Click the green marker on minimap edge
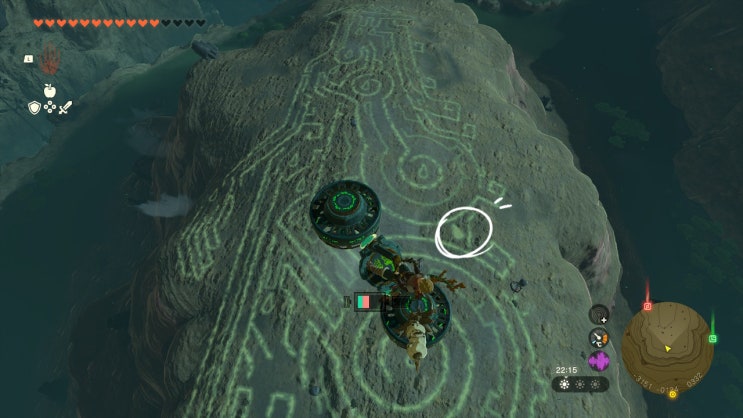 pyautogui.click(x=712, y=338)
